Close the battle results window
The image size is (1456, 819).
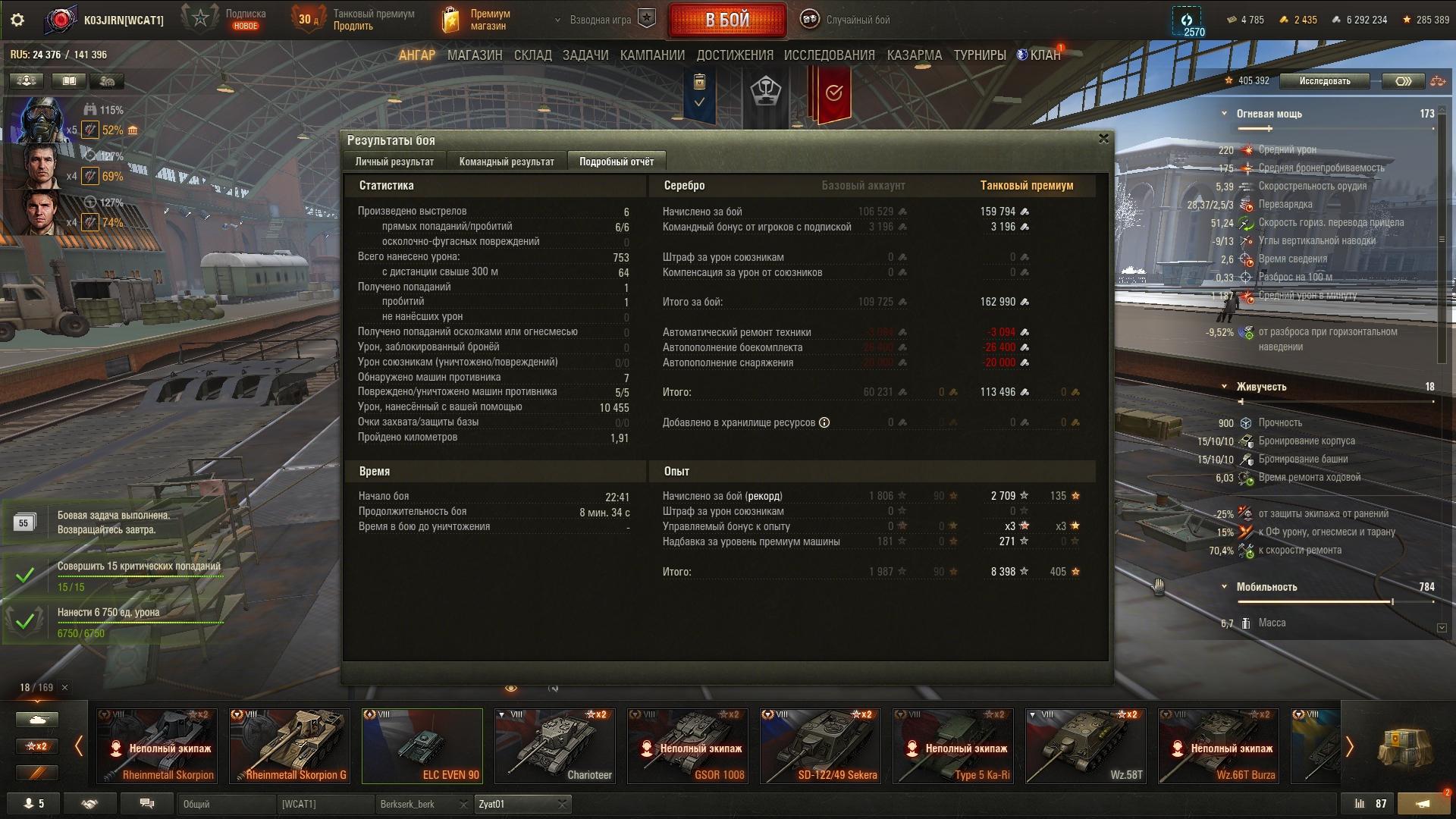pos(1103,139)
